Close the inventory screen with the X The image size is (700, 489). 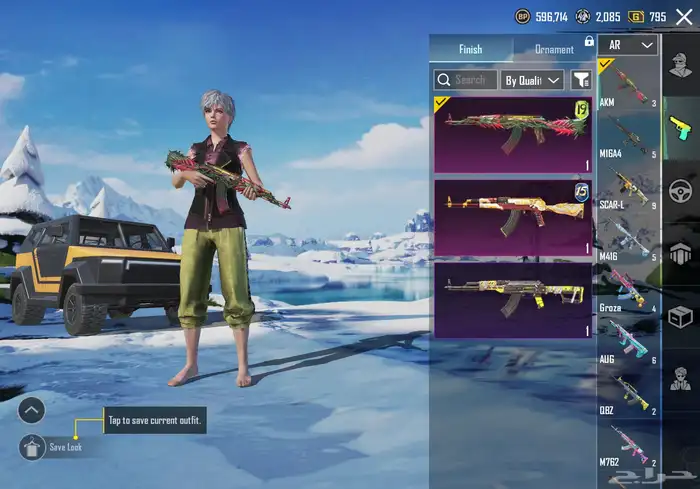pyautogui.click(x=684, y=17)
